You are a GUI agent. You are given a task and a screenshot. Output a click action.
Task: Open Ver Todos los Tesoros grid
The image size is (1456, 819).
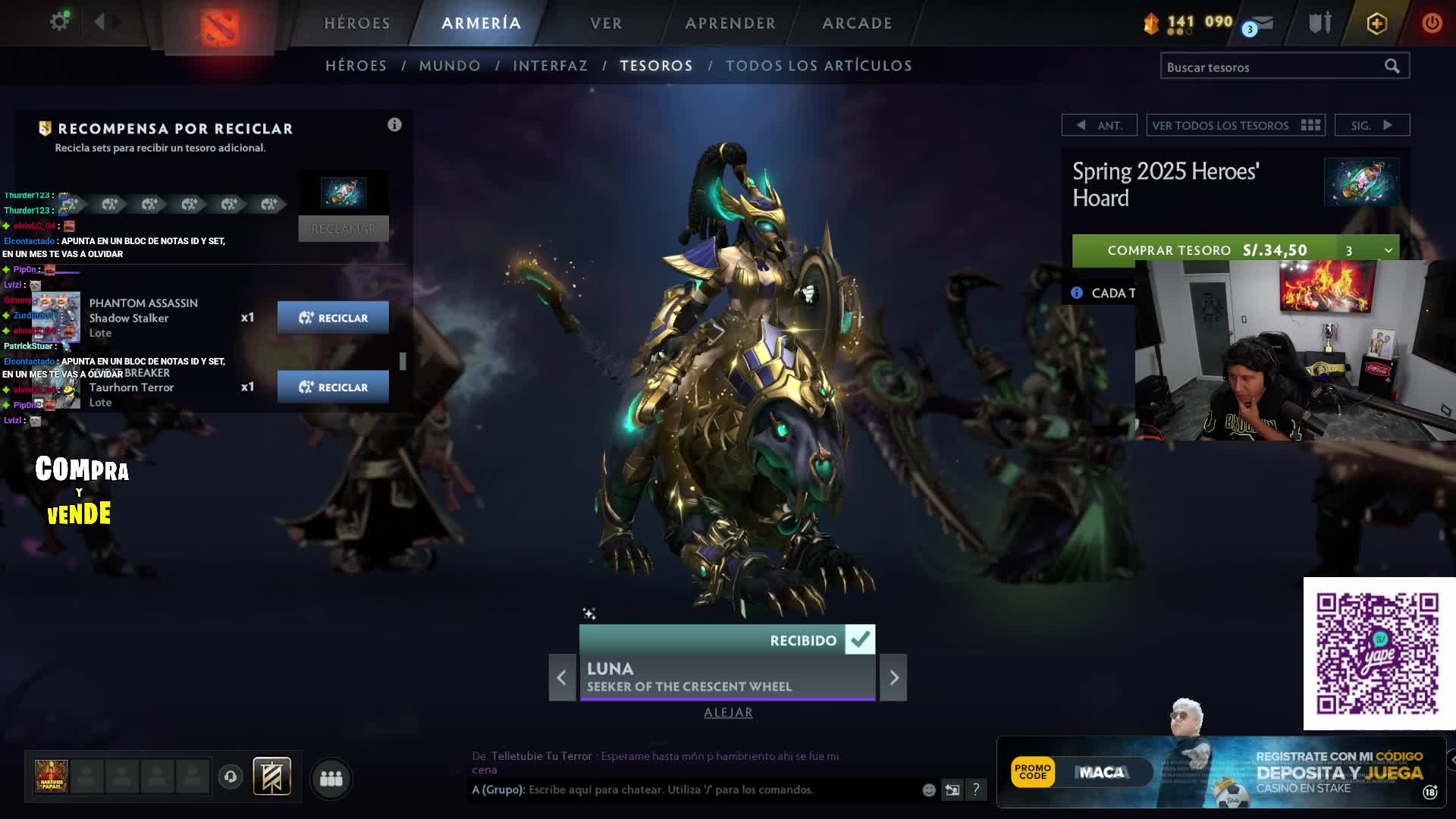click(x=1235, y=125)
